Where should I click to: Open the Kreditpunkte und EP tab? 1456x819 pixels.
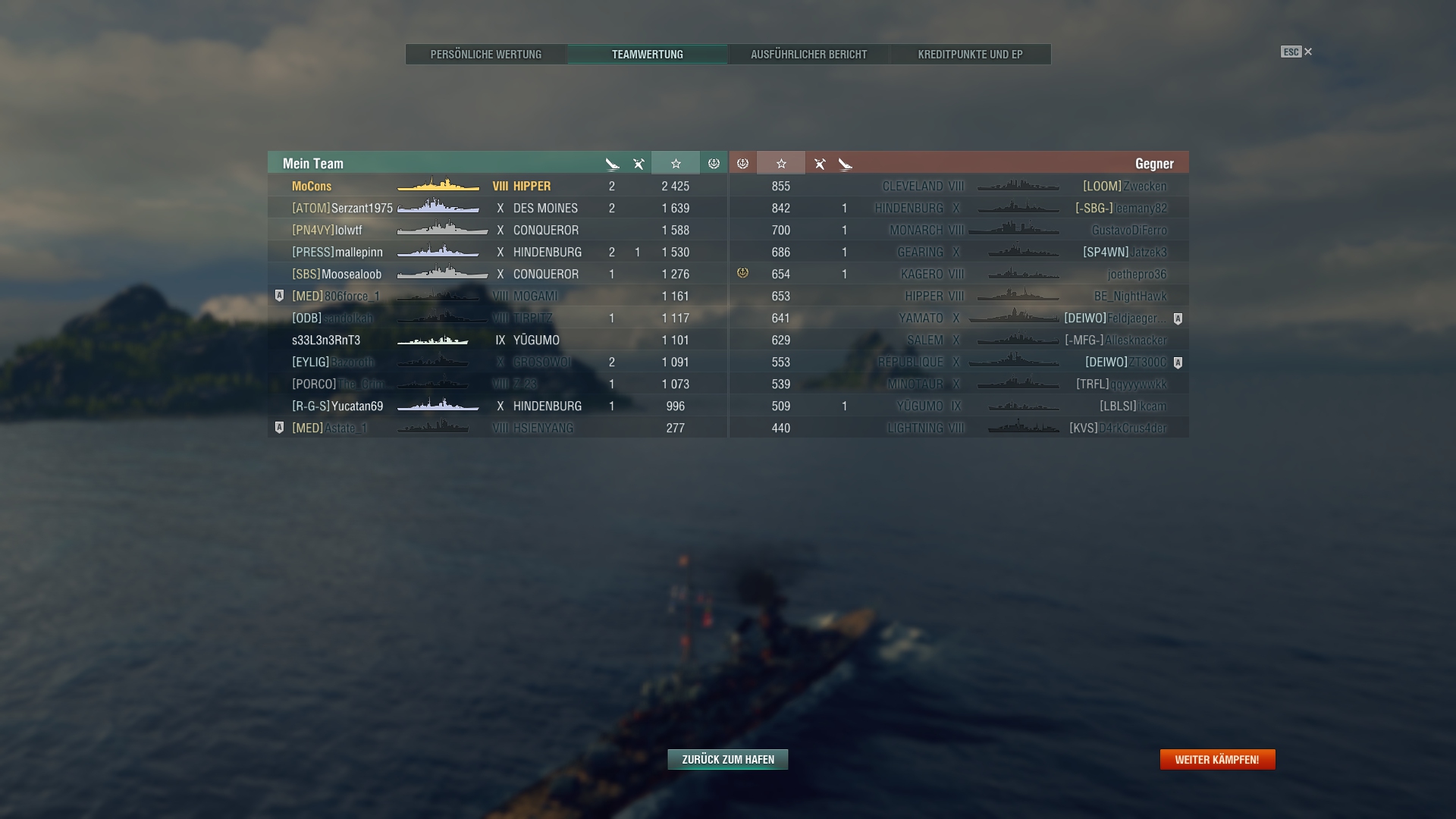pyautogui.click(x=970, y=54)
